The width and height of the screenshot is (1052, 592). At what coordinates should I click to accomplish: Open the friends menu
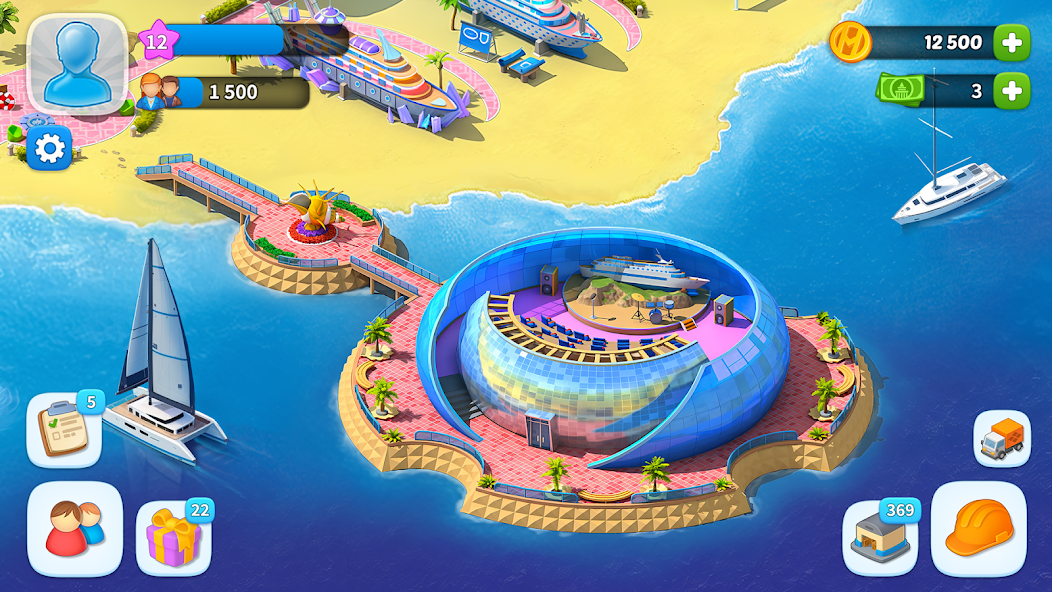[x=75, y=529]
